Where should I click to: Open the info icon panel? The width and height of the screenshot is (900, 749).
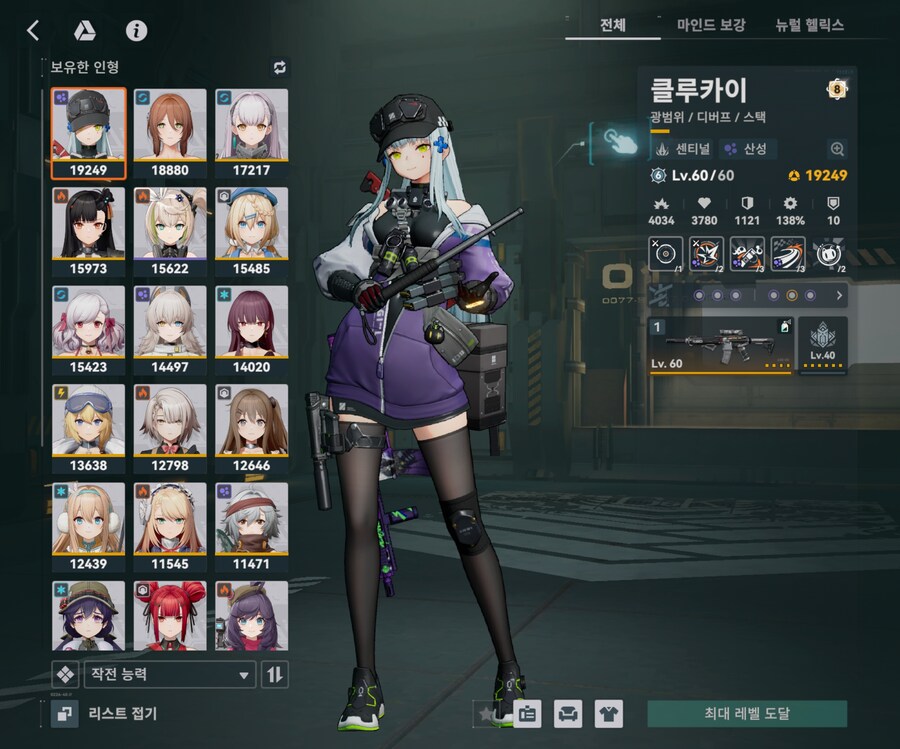[136, 30]
